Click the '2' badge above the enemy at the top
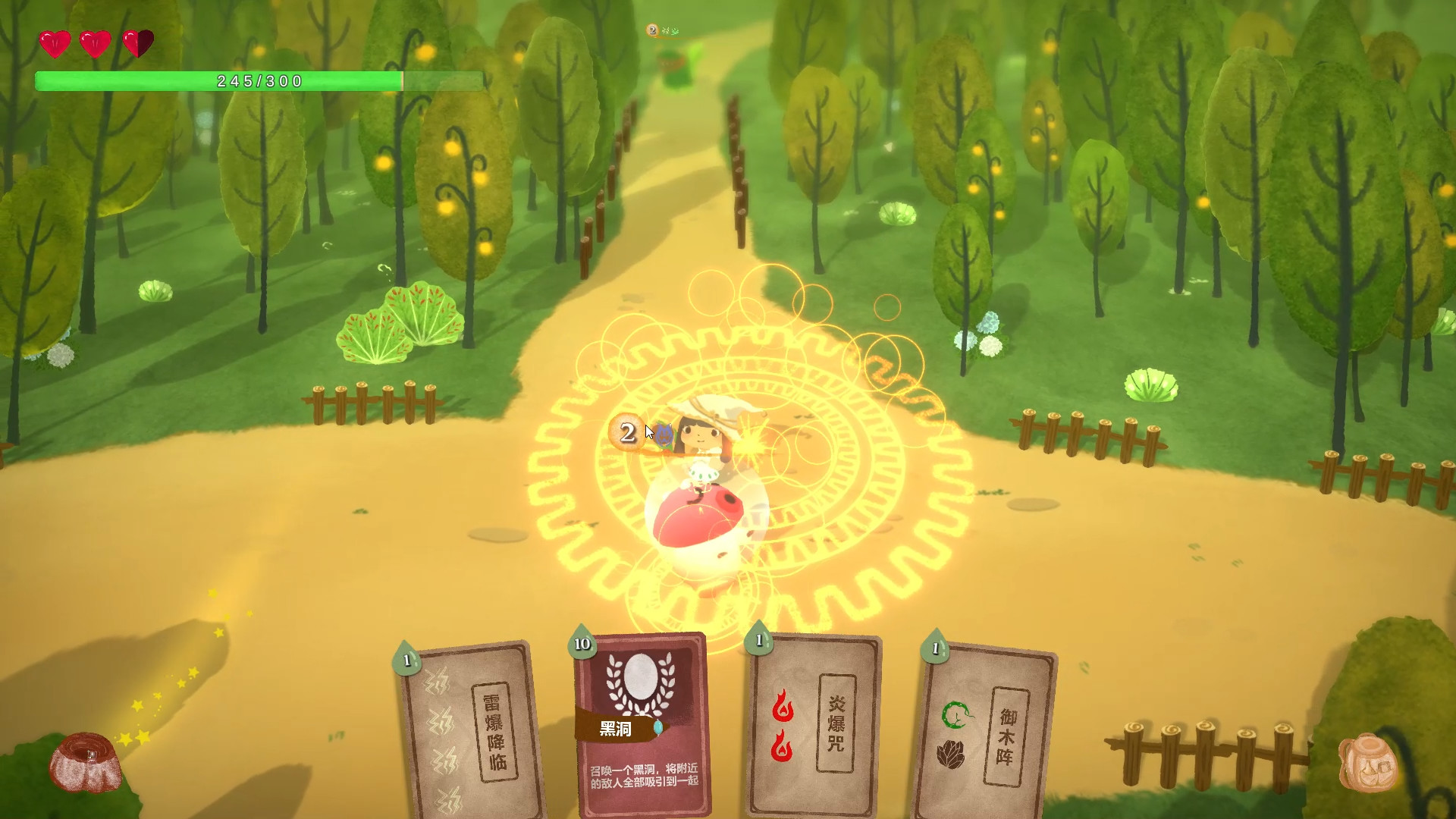This screenshot has height=819, width=1456. click(651, 28)
